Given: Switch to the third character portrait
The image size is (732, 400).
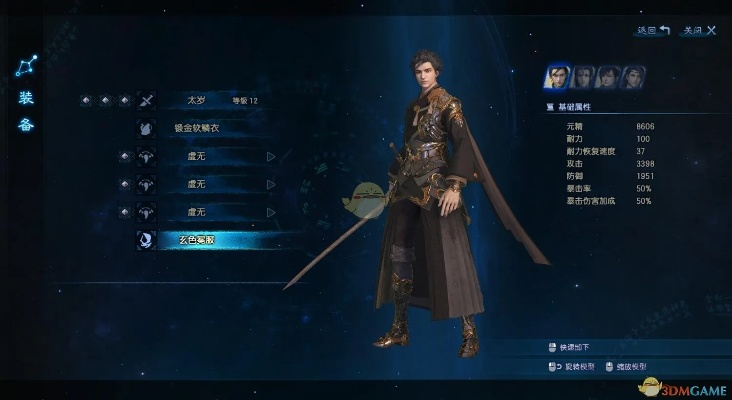Looking at the screenshot, I should click(x=608, y=77).
